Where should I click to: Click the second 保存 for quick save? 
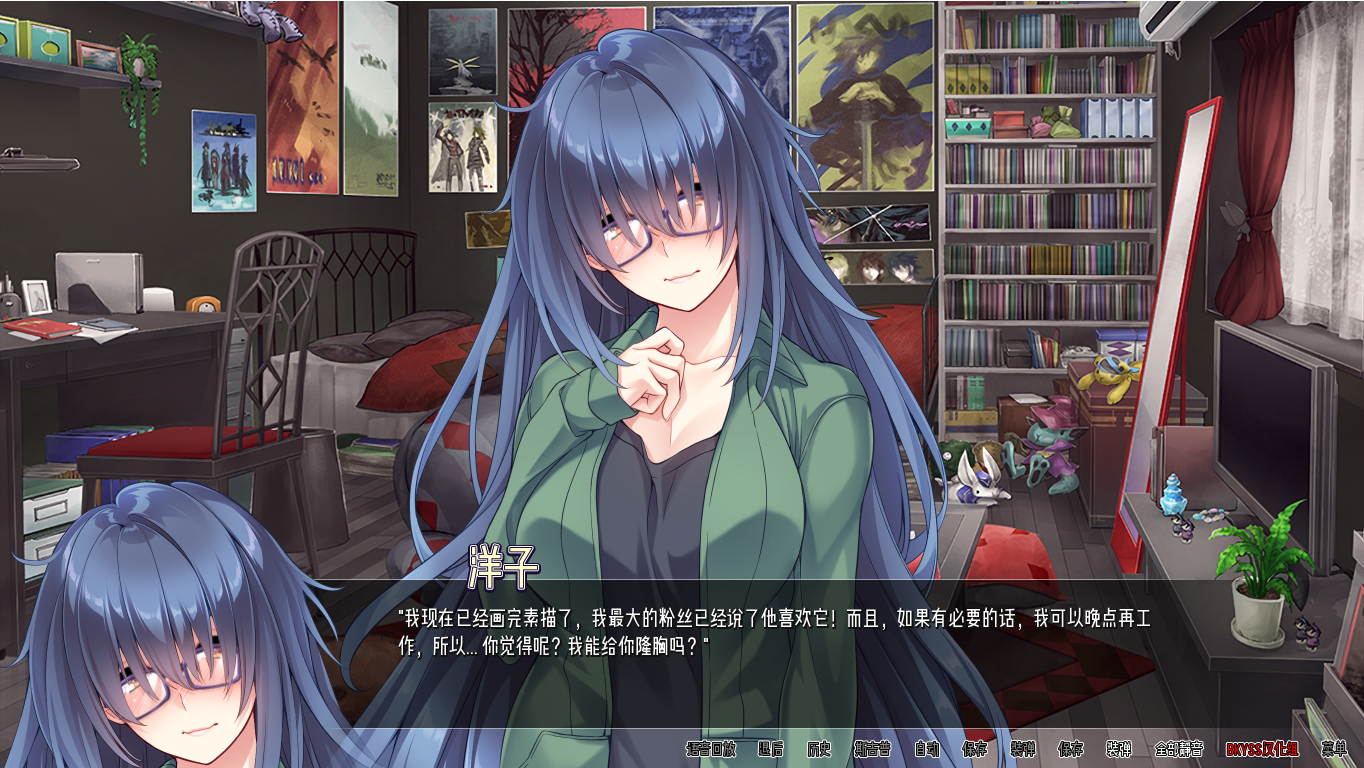[1070, 752]
